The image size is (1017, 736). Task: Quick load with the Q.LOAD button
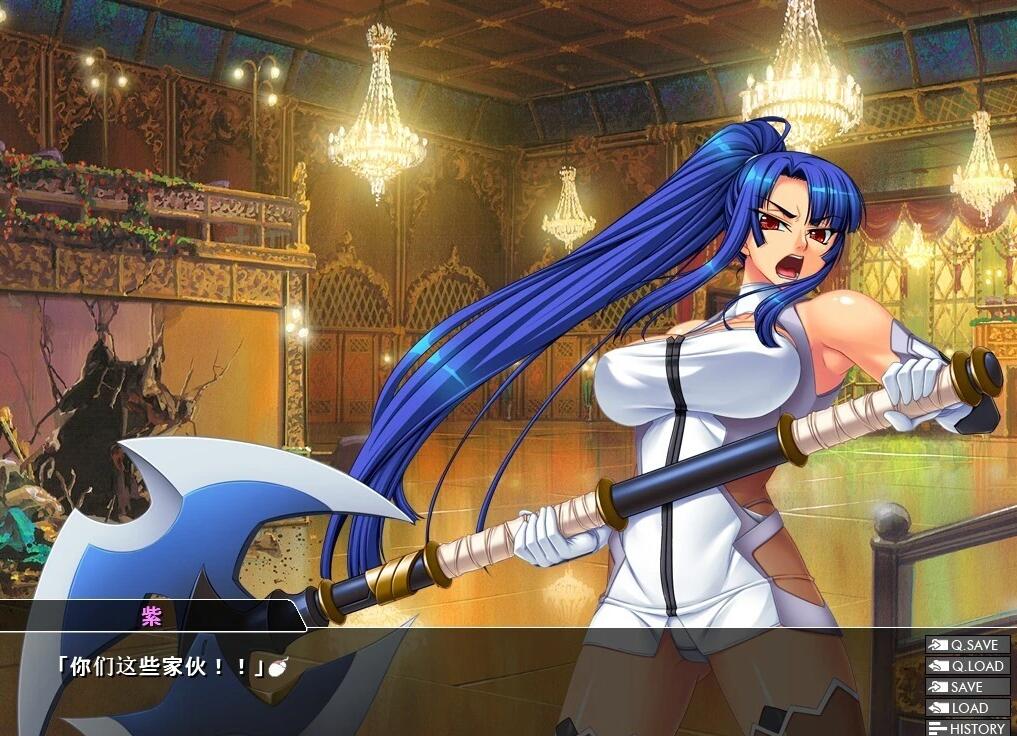click(x=966, y=666)
